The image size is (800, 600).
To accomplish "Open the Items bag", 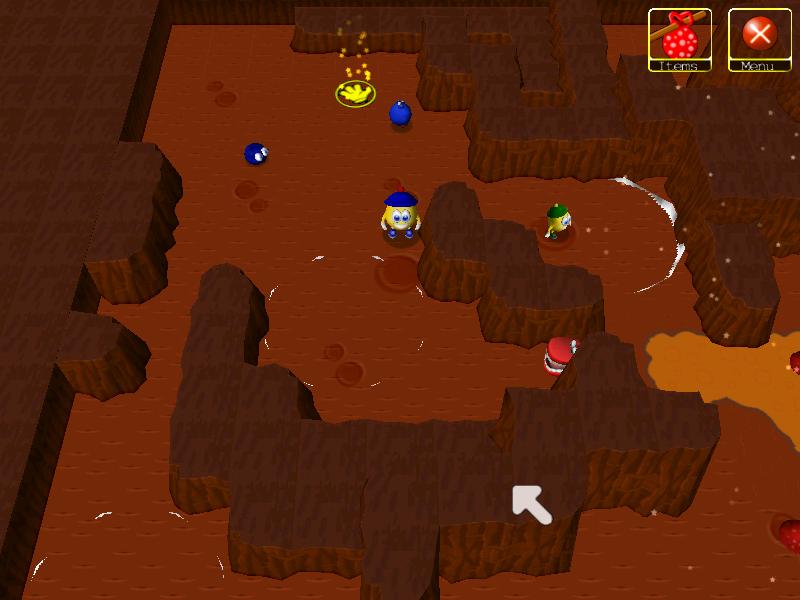I will [x=680, y=39].
